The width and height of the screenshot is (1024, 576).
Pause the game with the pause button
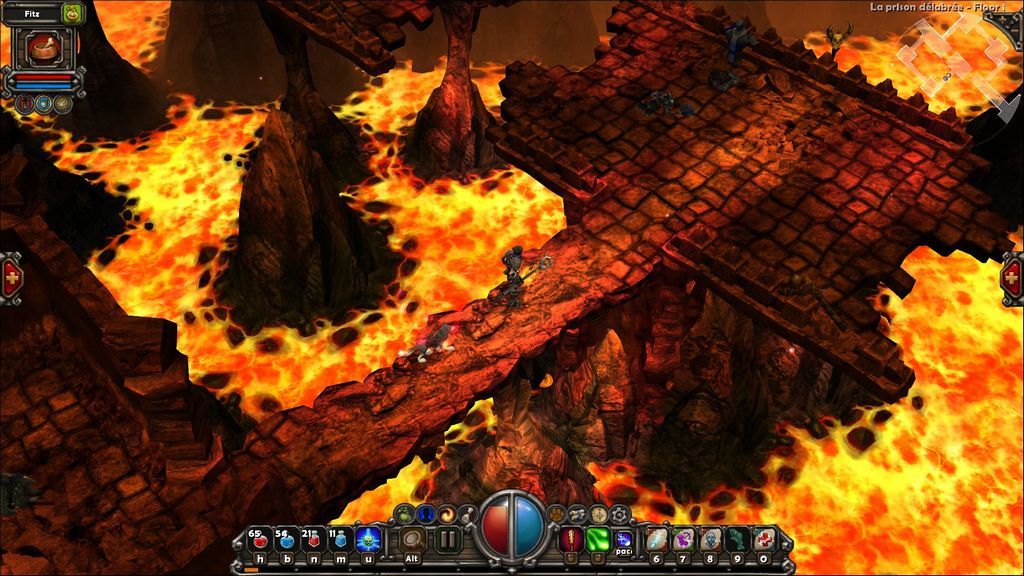[447, 540]
